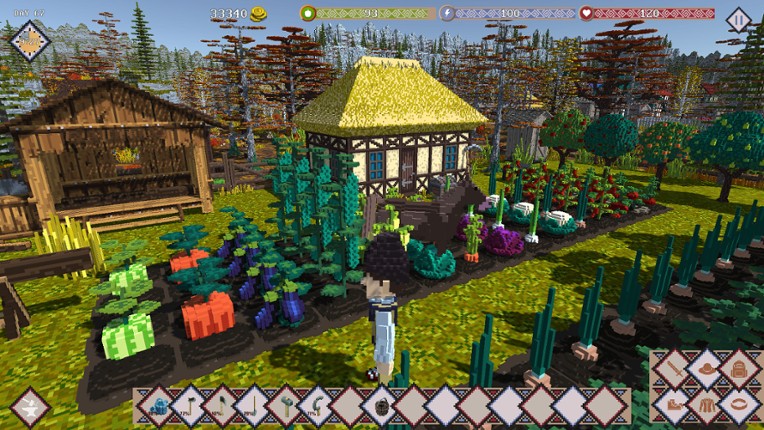
Task: Open the sword weapon equipment slot
Action: click(675, 370)
